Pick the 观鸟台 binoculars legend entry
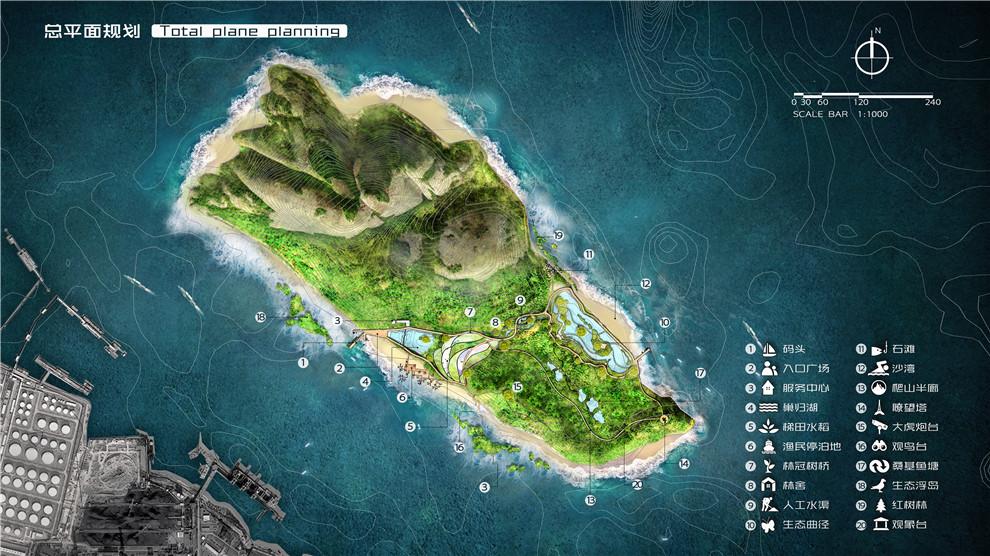The width and height of the screenshot is (990, 556). coord(895,446)
